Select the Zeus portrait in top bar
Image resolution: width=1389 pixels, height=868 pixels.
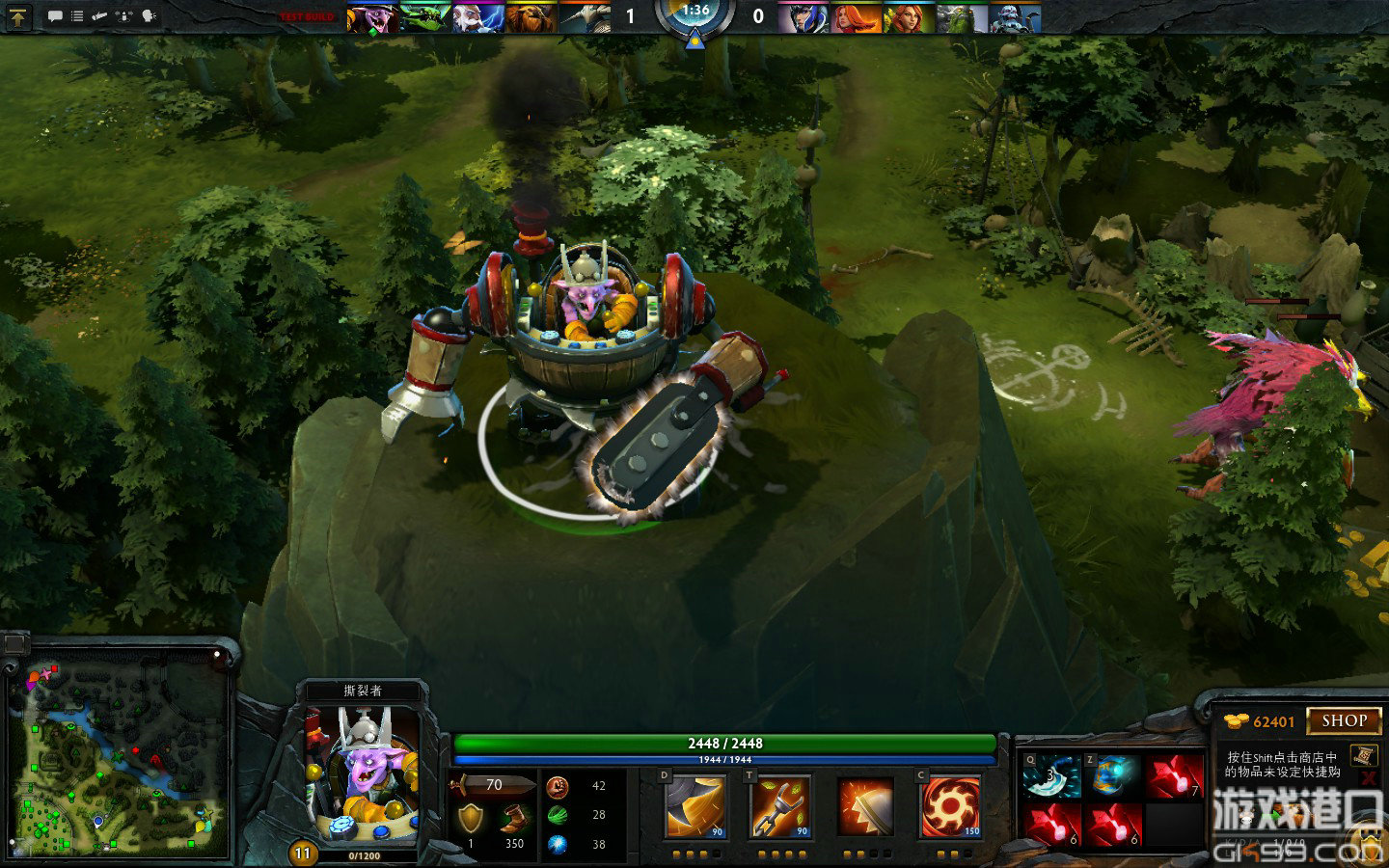tap(478, 17)
